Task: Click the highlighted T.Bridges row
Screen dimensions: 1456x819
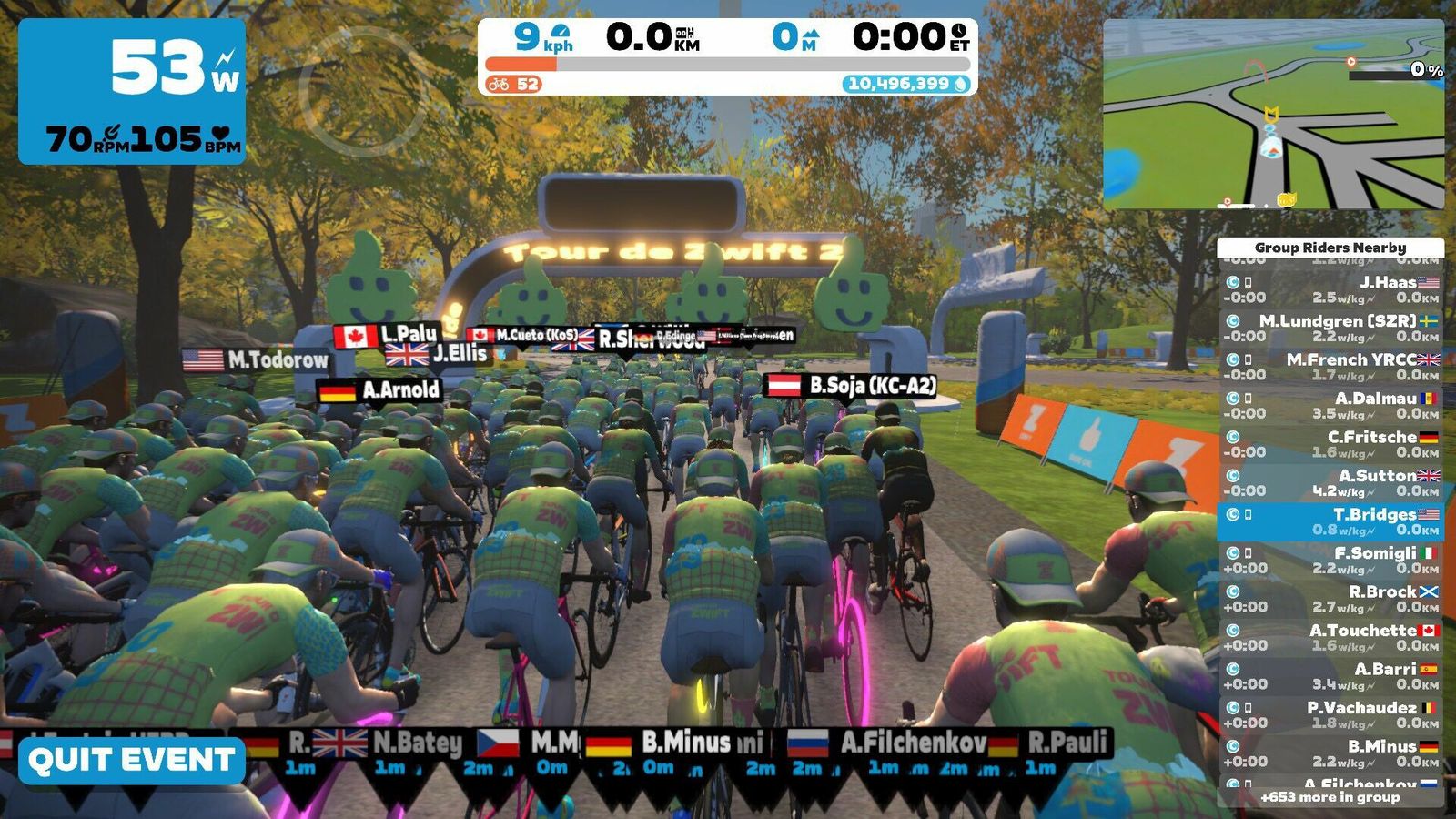Action: point(1330,521)
